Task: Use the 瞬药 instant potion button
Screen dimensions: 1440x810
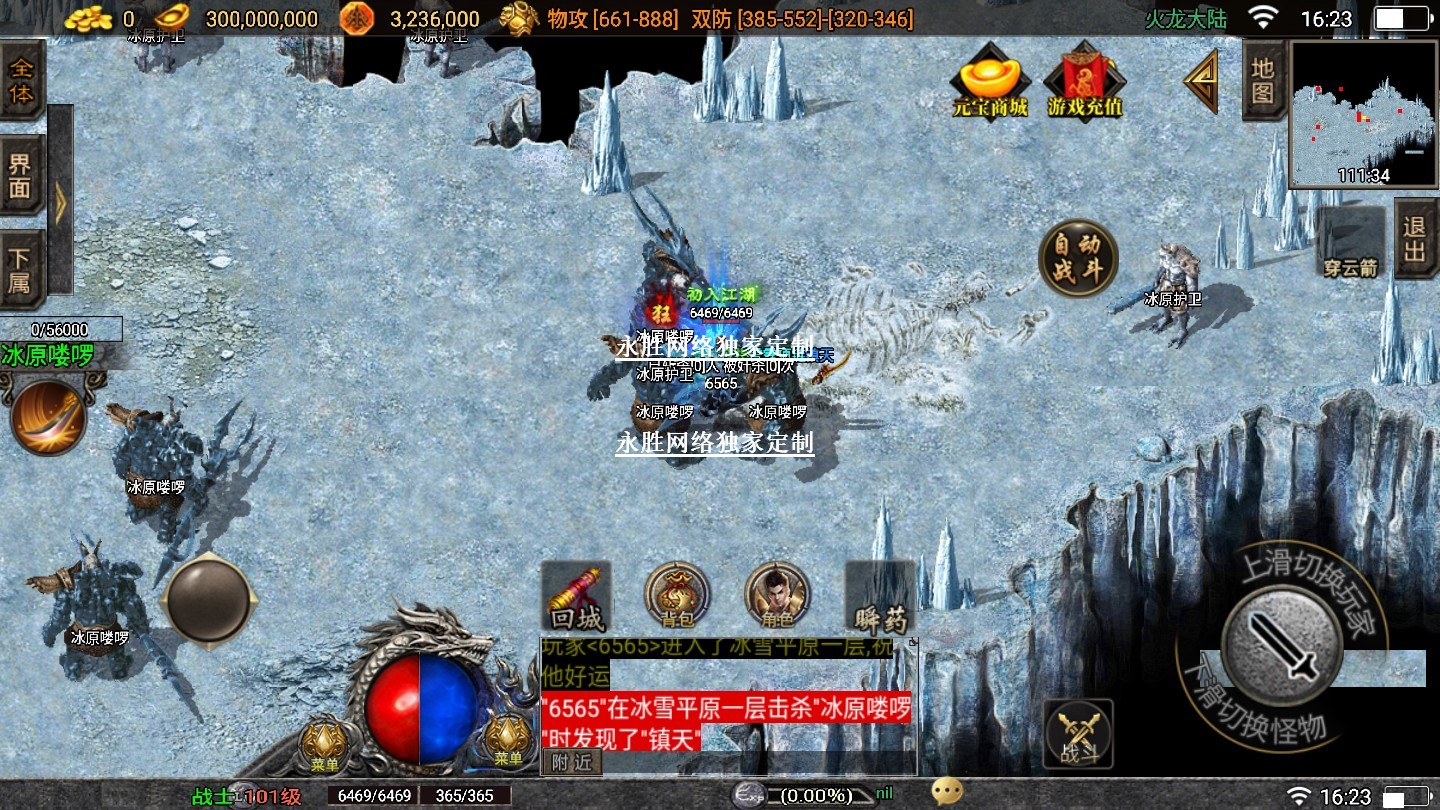Action: 880,597
